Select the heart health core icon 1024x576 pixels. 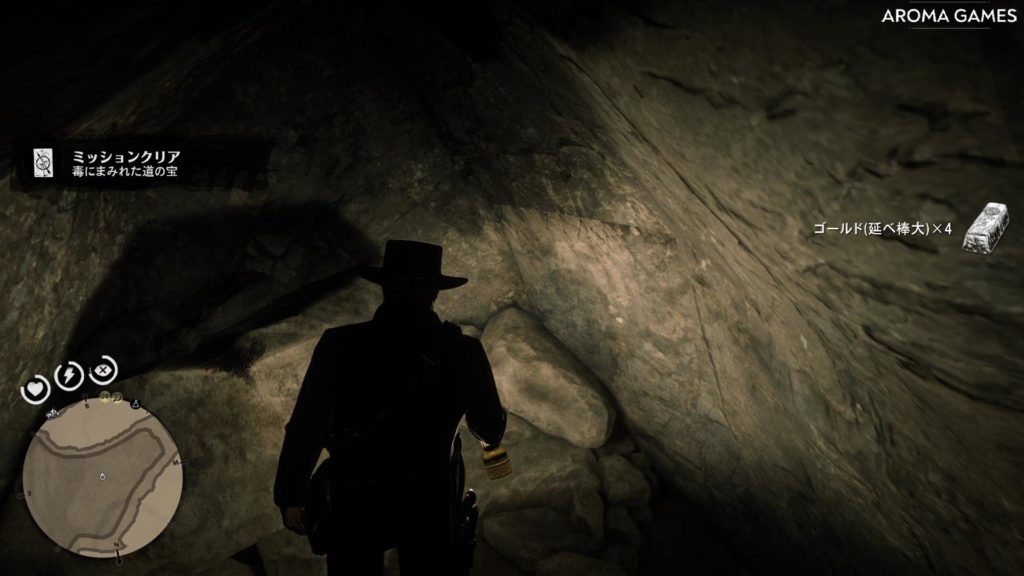point(37,388)
